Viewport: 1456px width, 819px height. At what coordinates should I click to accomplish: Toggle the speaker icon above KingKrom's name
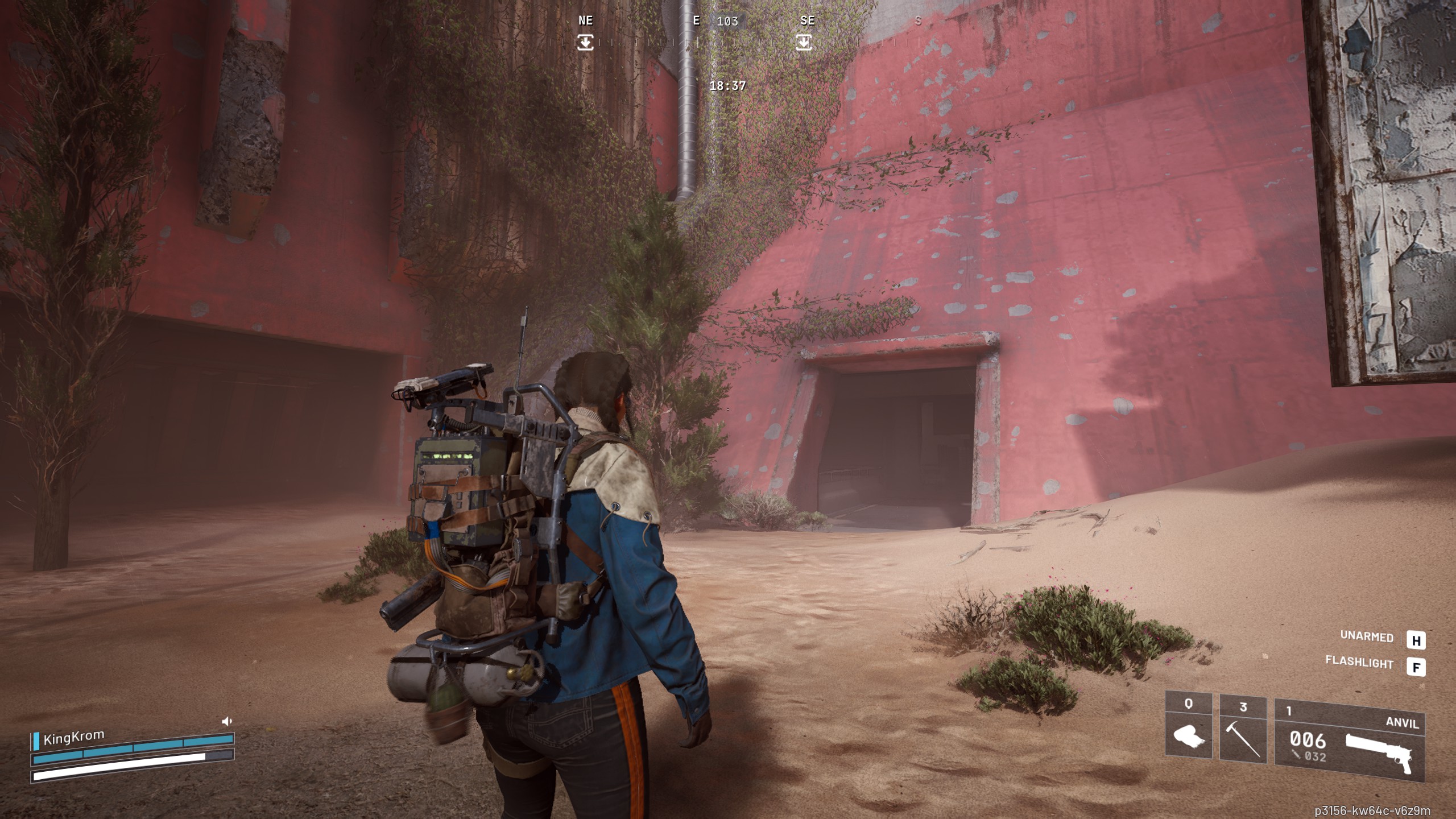(x=227, y=721)
